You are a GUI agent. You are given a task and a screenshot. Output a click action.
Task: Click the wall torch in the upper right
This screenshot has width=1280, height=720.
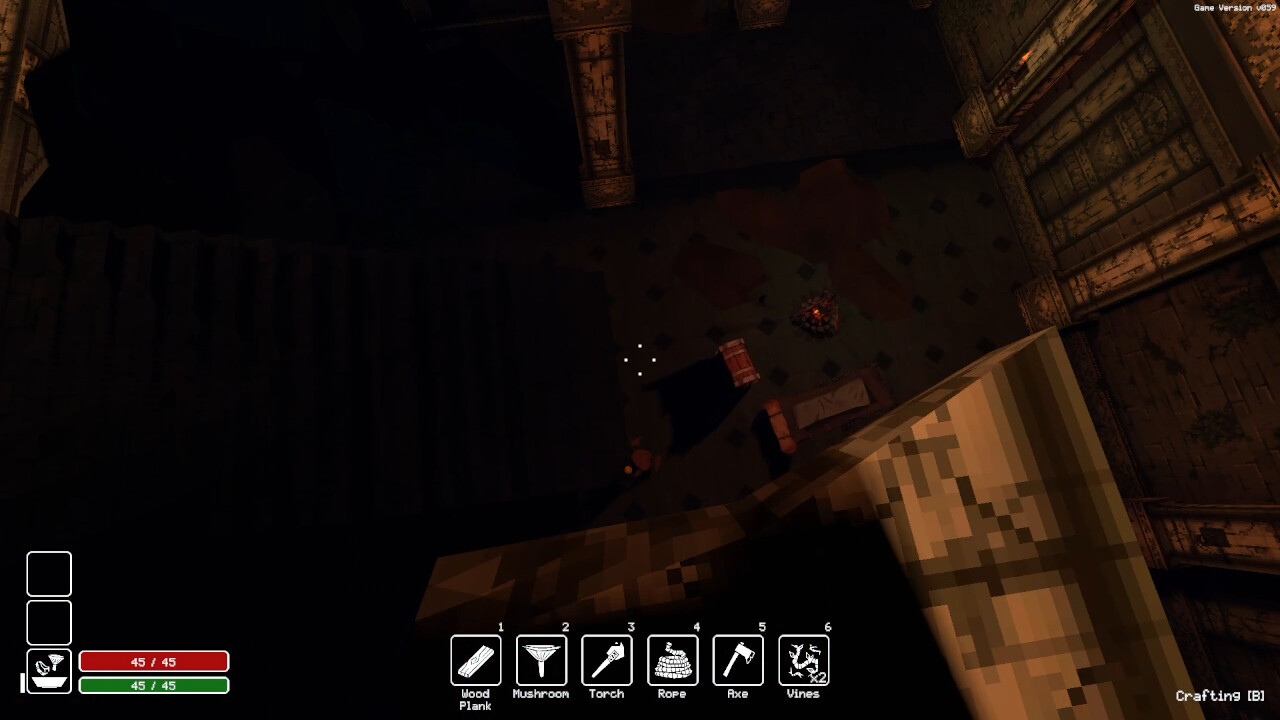coord(1025,57)
